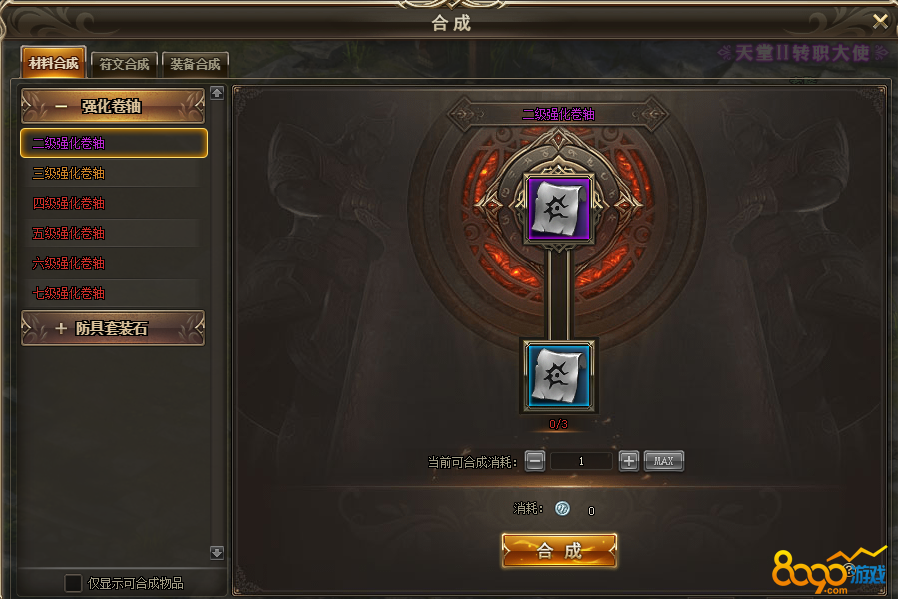
Task: Set quantity to maximum with MAX
Action: 663,461
